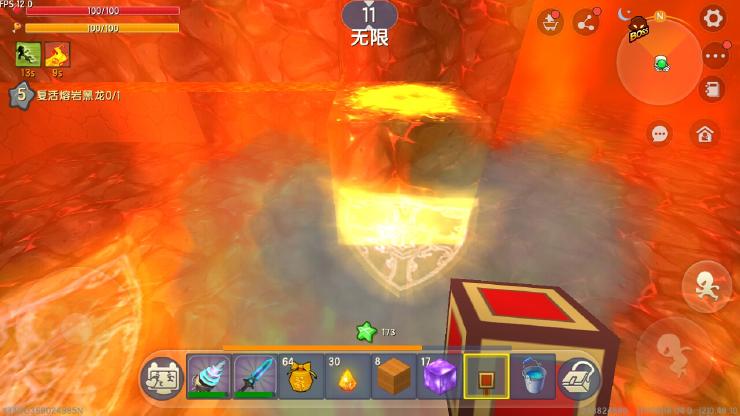Select the gold pouch hotbar slot

302,378
